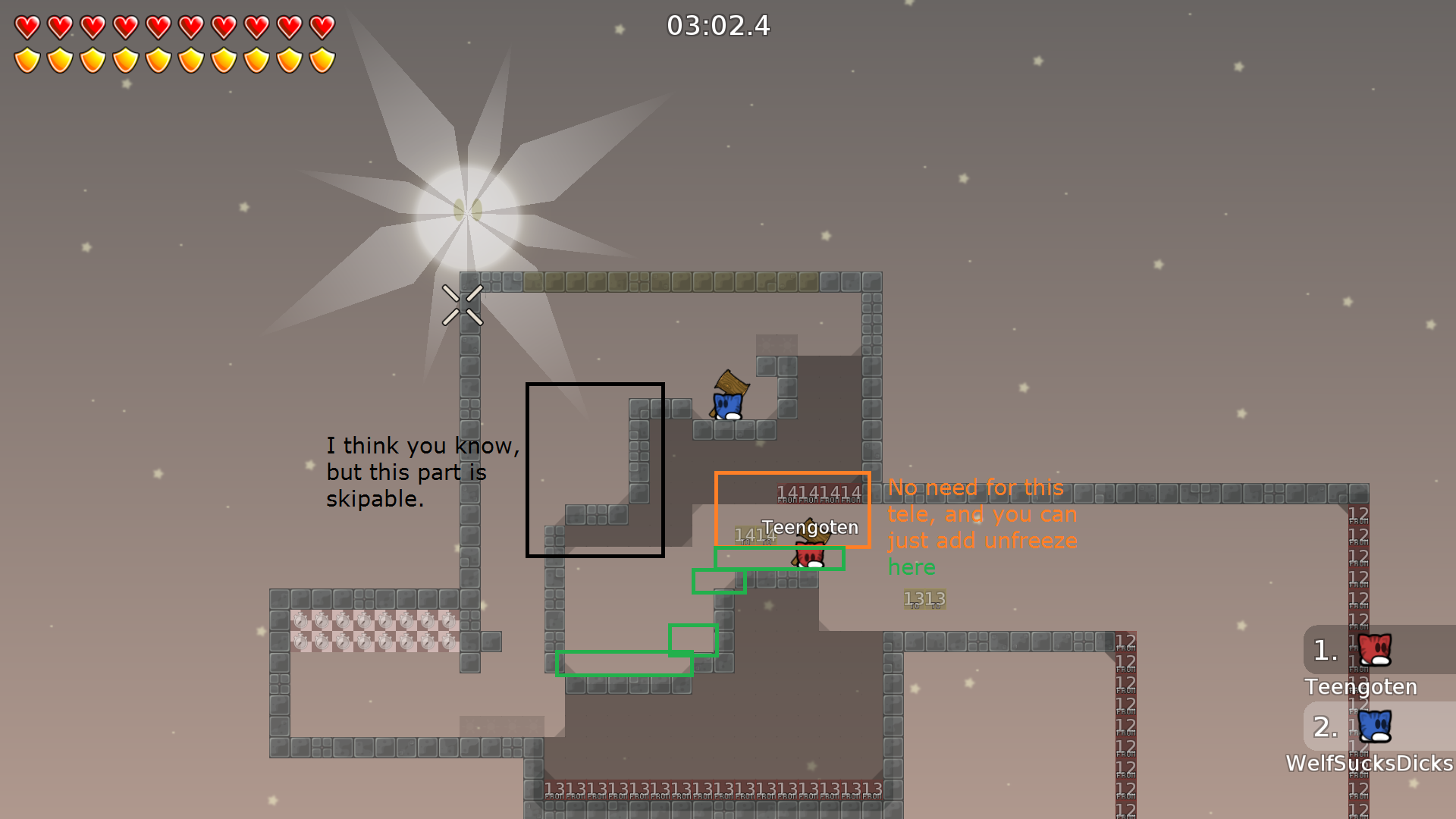The height and width of the screenshot is (819, 1456).
Task: Expand the small green box above the 13 row
Action: (693, 641)
